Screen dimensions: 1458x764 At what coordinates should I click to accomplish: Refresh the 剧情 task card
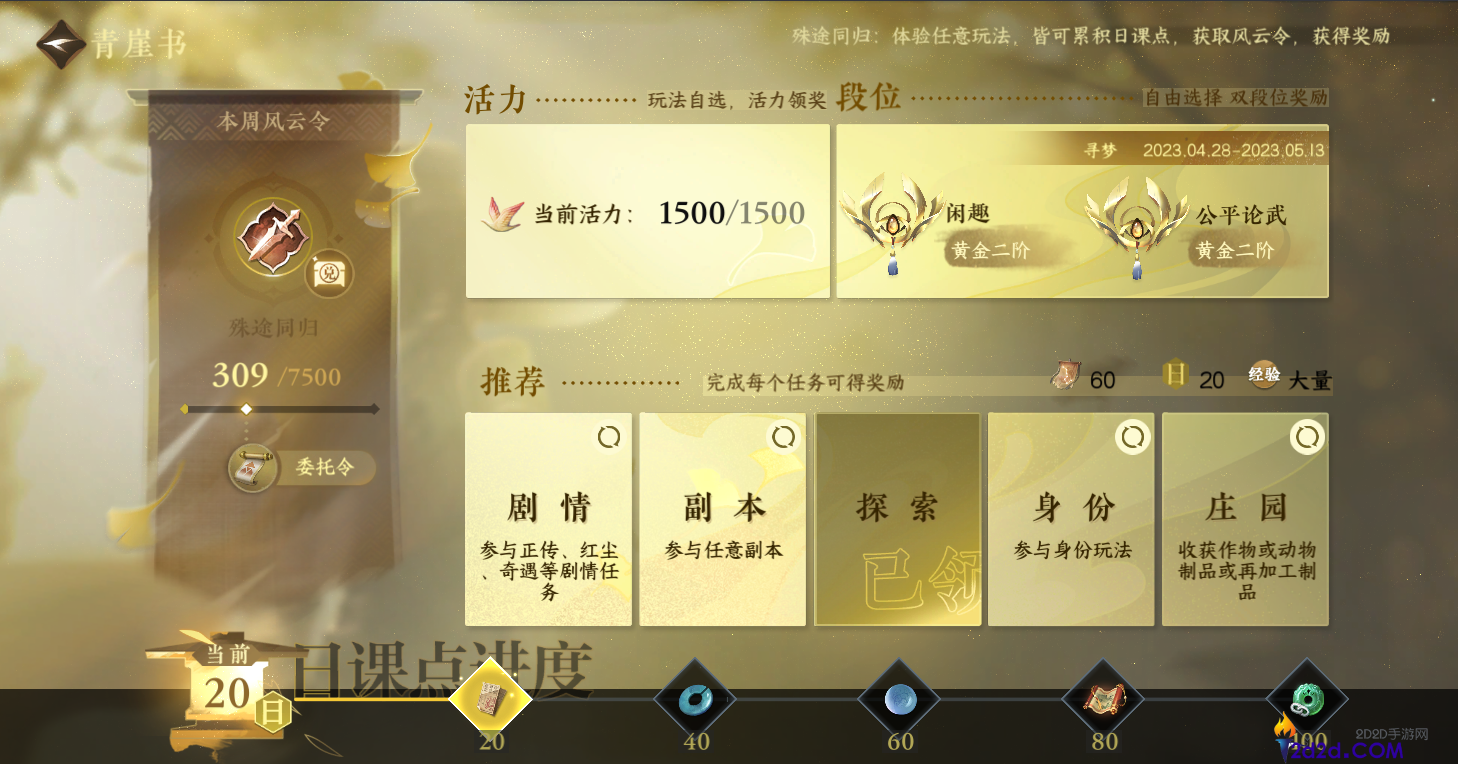tap(608, 437)
